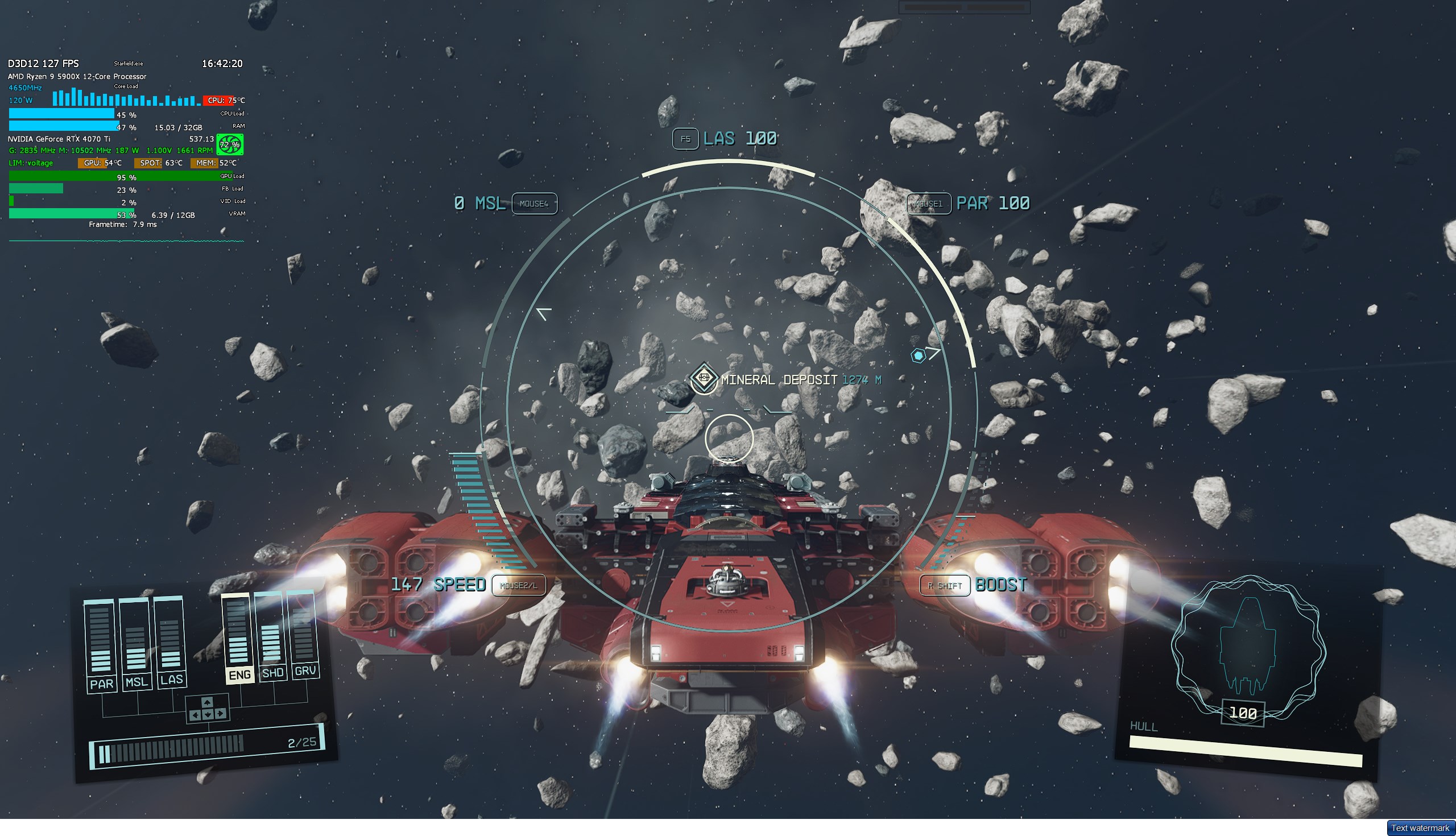
Task: Click the central targeting reticle circle
Action: click(729, 438)
